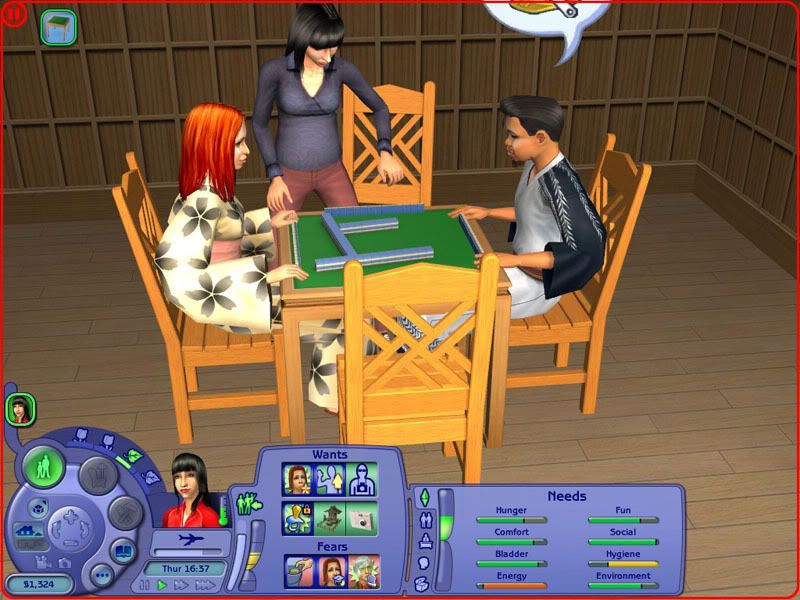Click the household Sim portrait thumbnail
800x600 pixels.
point(19,408)
